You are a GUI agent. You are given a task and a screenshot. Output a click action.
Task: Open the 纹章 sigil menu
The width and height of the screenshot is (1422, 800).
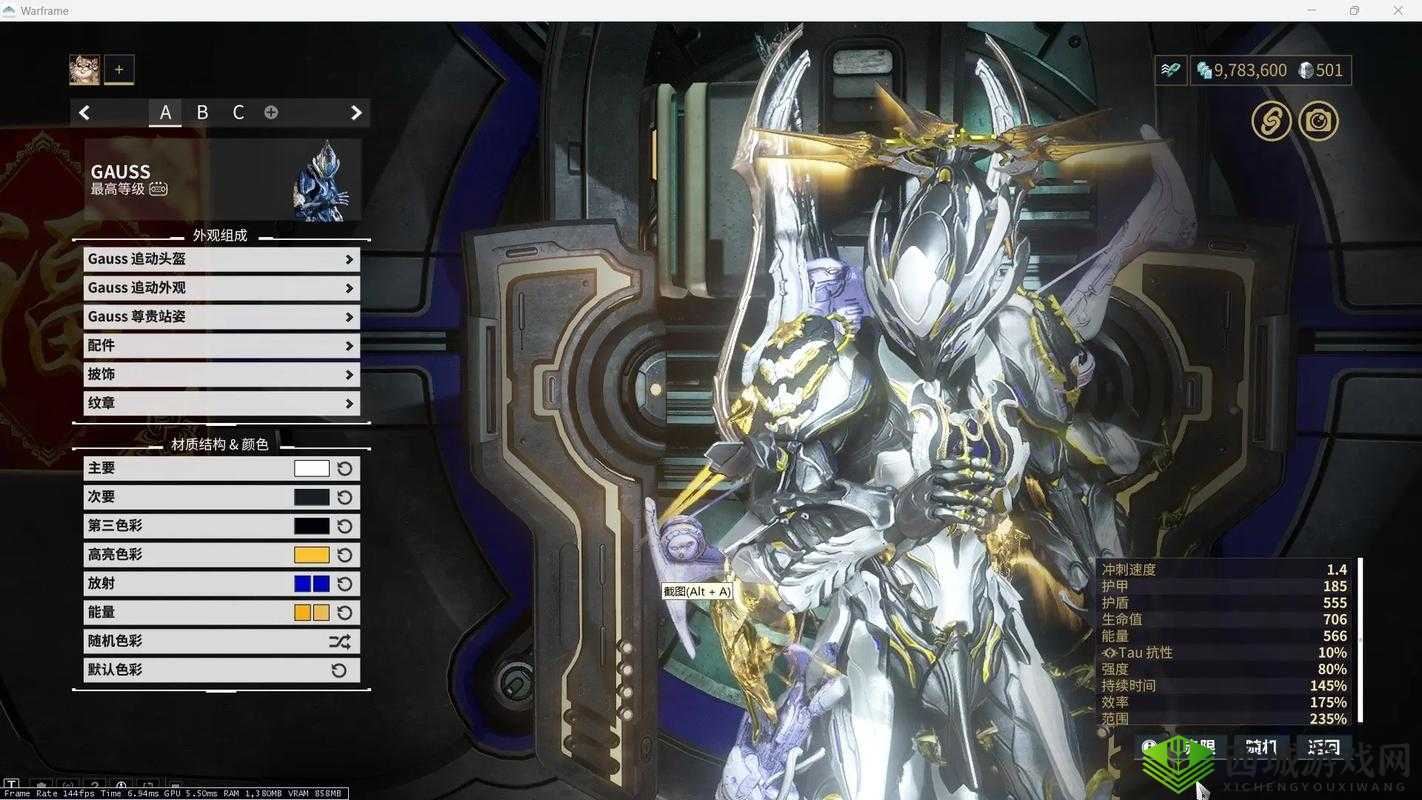click(x=220, y=403)
